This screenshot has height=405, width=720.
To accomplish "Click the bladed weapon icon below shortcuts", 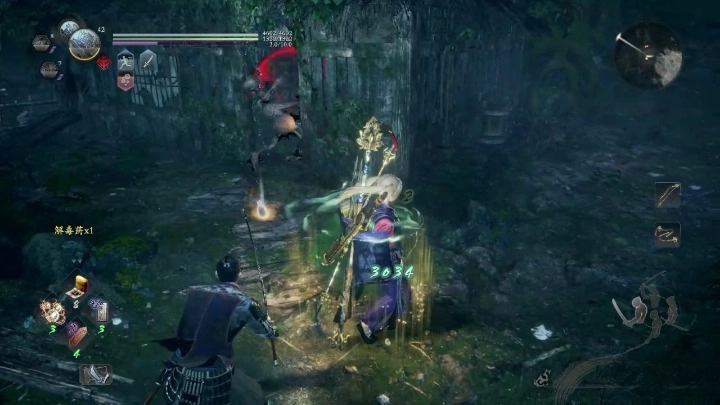I will [94, 374].
